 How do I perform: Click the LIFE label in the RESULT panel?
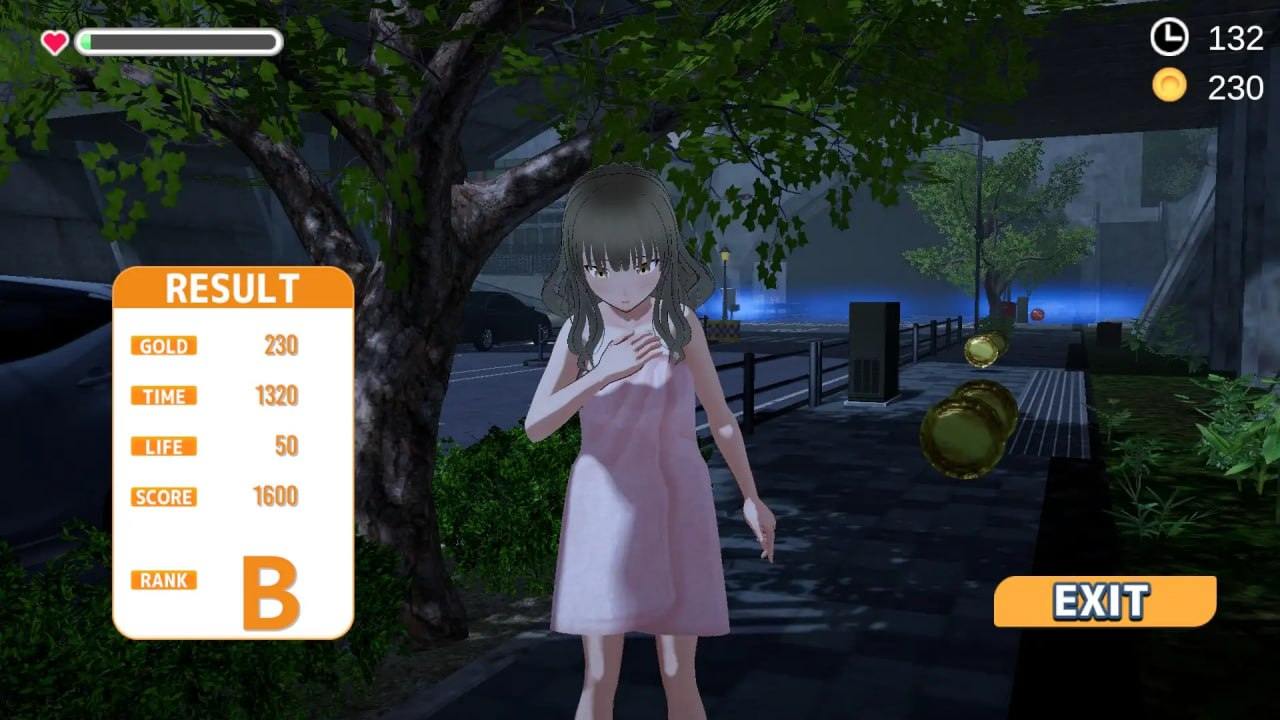(x=162, y=446)
